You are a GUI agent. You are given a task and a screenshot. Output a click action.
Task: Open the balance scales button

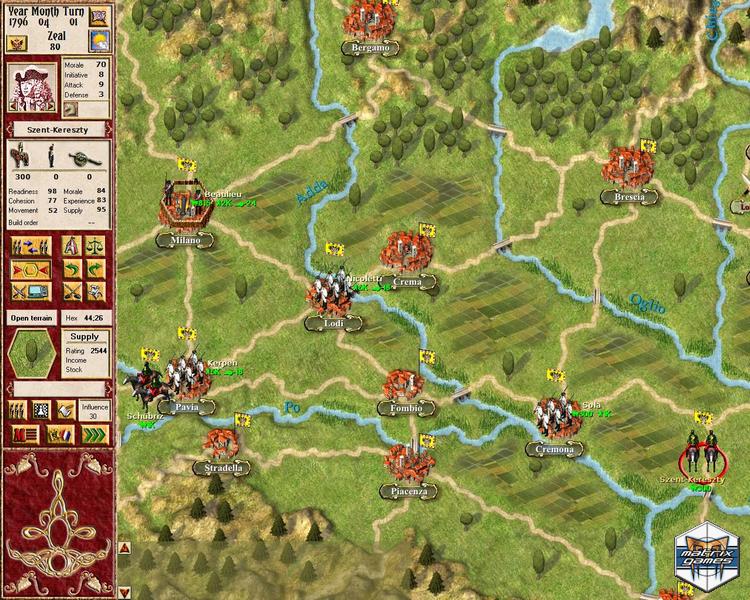coord(96,246)
